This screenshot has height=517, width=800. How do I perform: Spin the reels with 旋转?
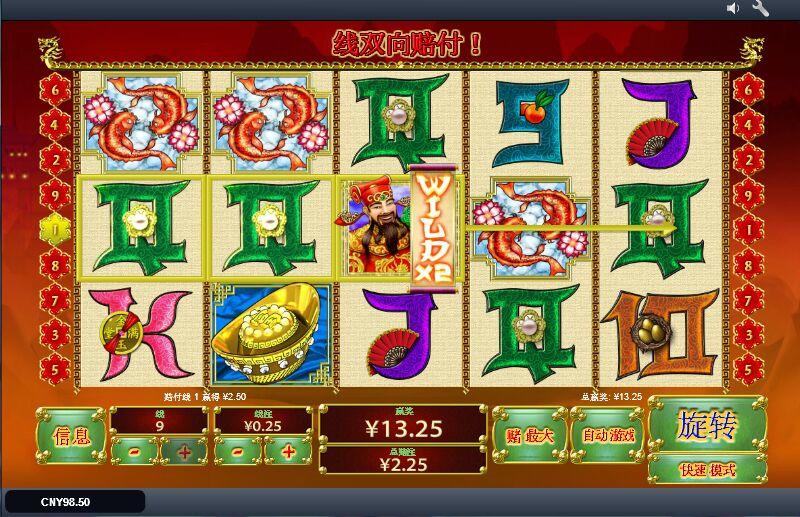(x=707, y=426)
